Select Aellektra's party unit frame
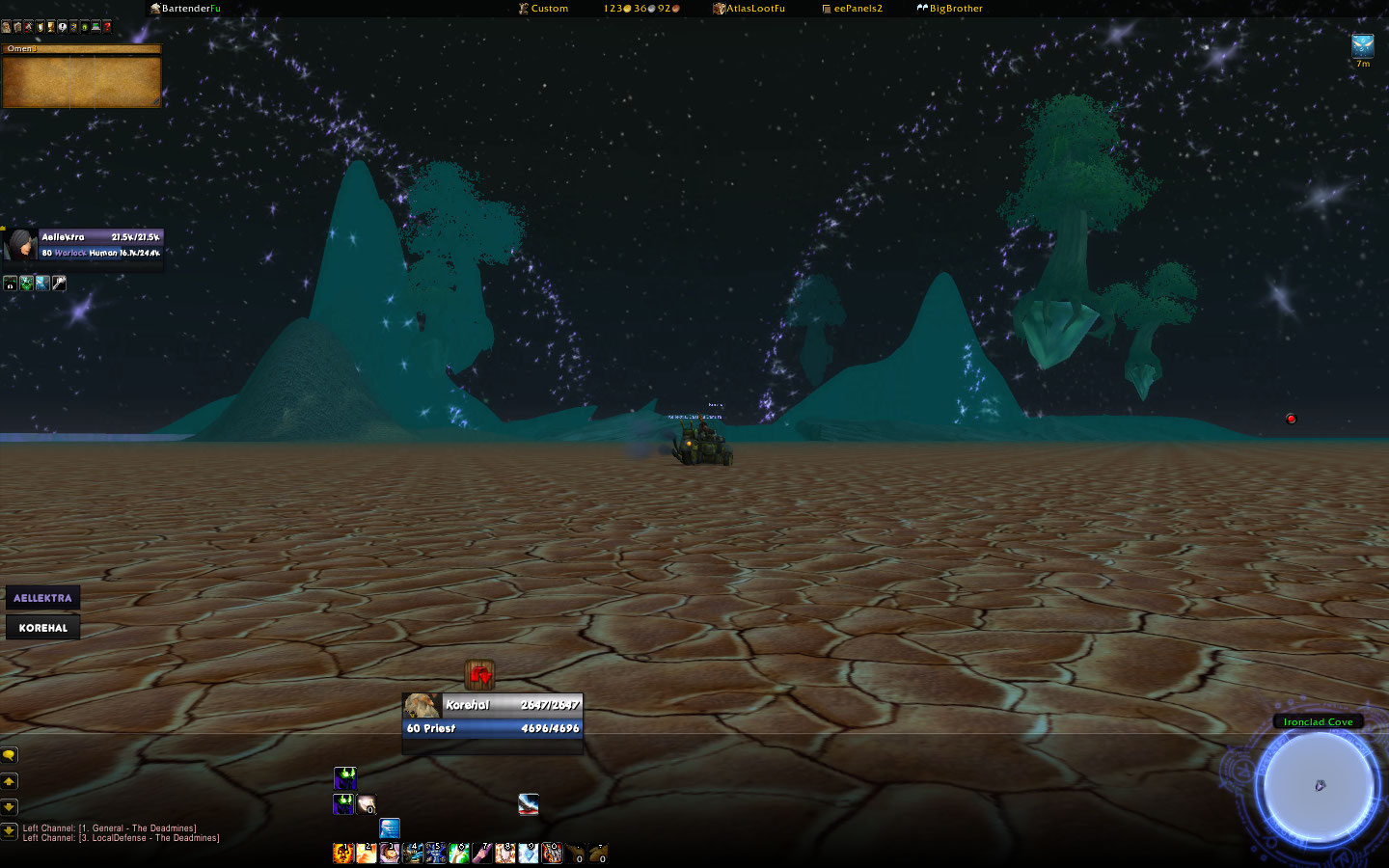The height and width of the screenshot is (868, 1389). click(x=98, y=245)
